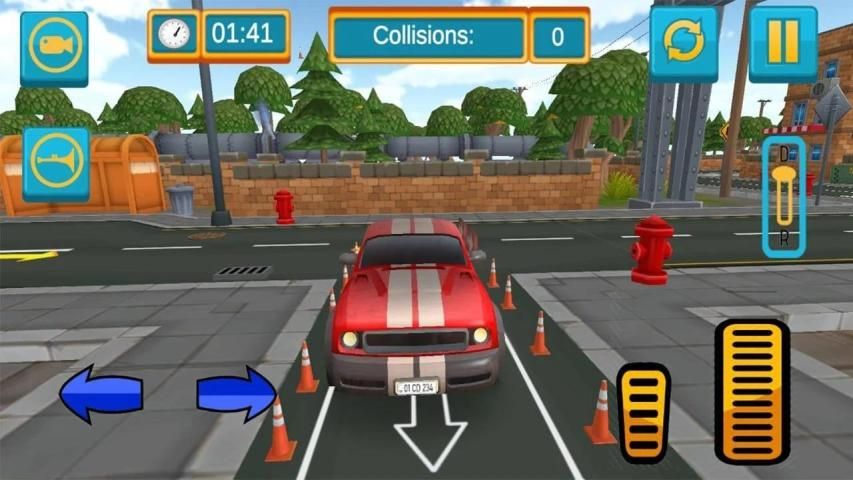Steer left with the blue arrow
The width and height of the screenshot is (853, 480).
click(x=100, y=393)
